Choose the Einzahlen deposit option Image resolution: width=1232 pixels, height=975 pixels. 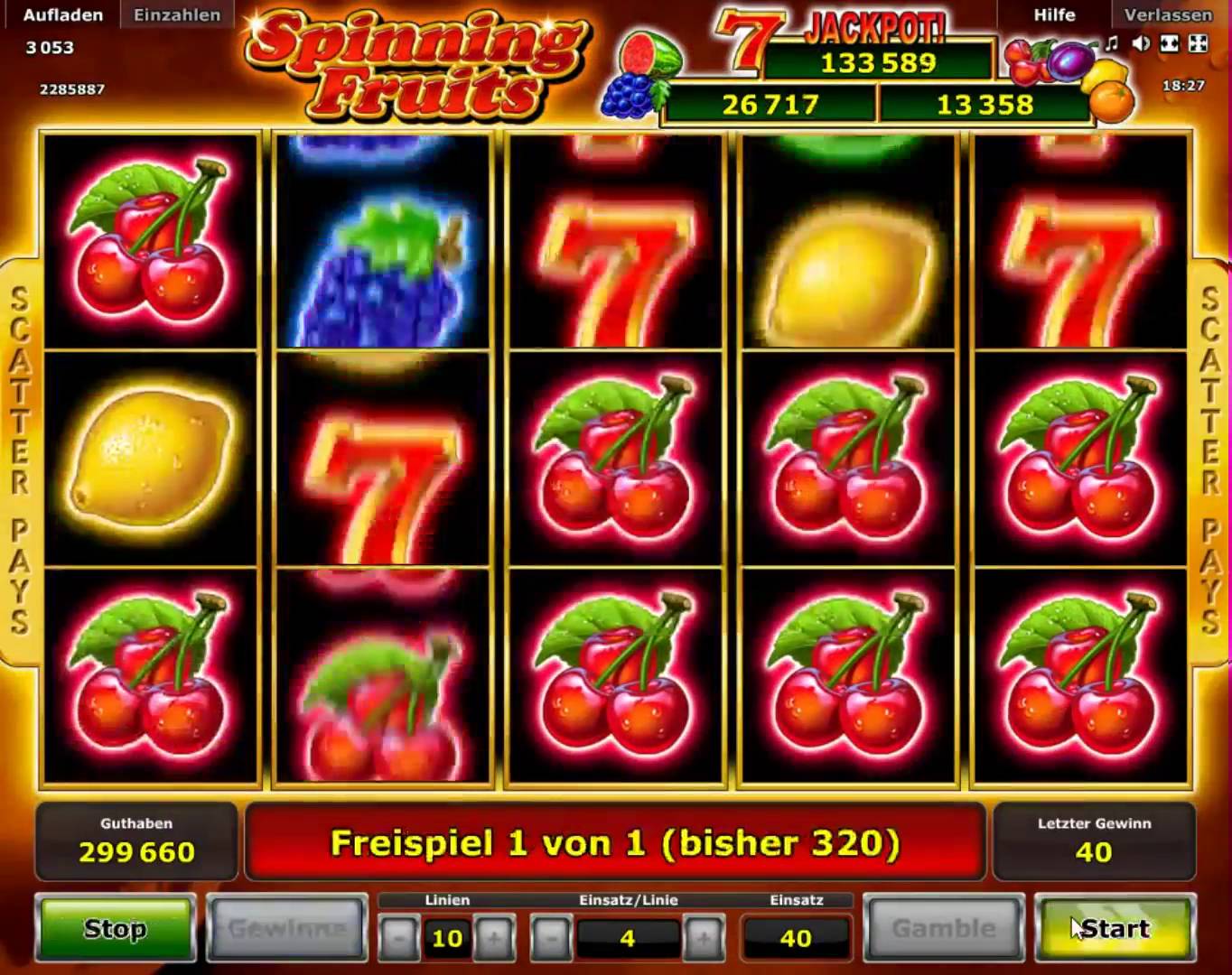[x=177, y=14]
